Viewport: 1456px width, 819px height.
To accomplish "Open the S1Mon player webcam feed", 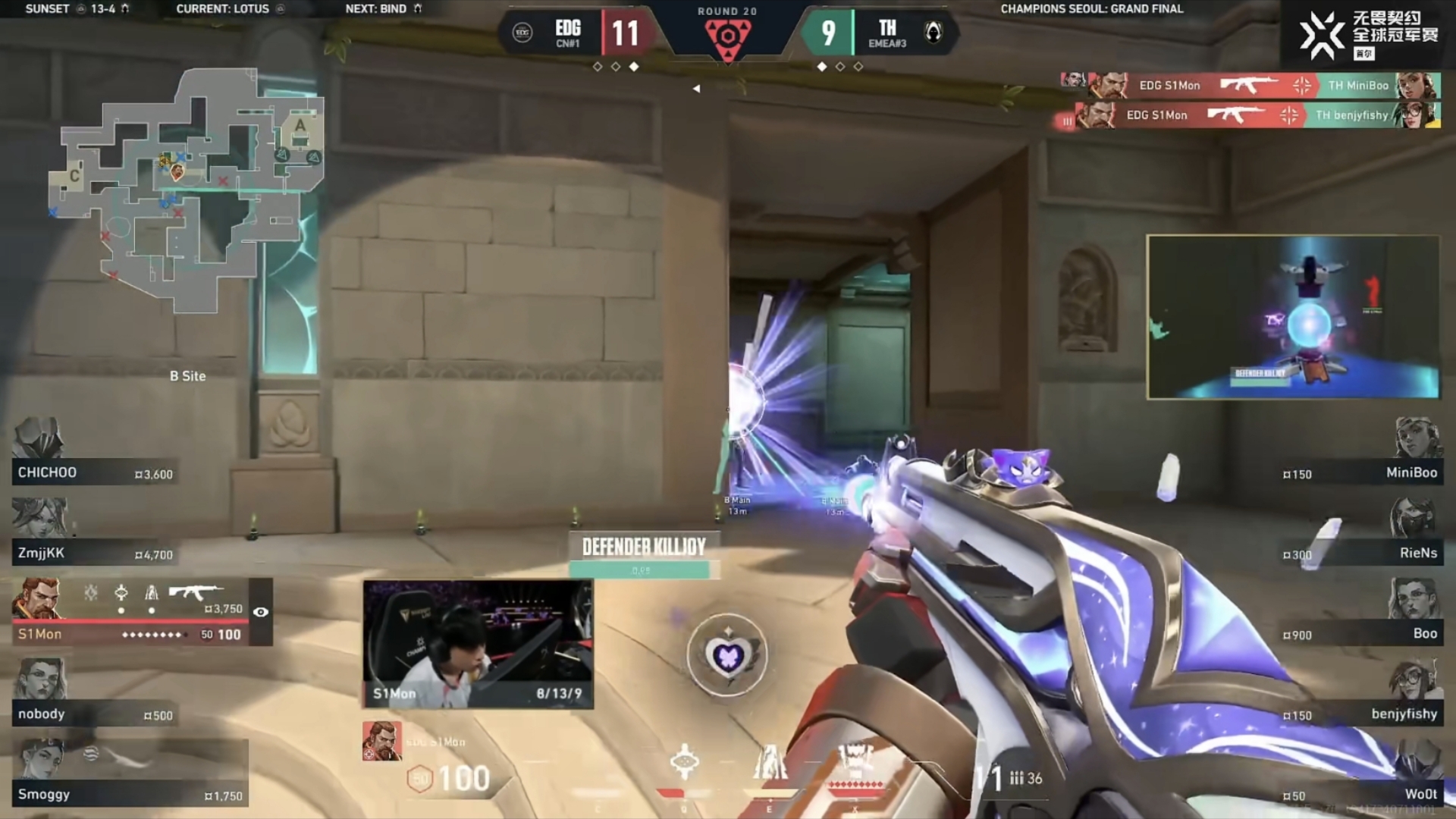I will pyautogui.click(x=478, y=644).
